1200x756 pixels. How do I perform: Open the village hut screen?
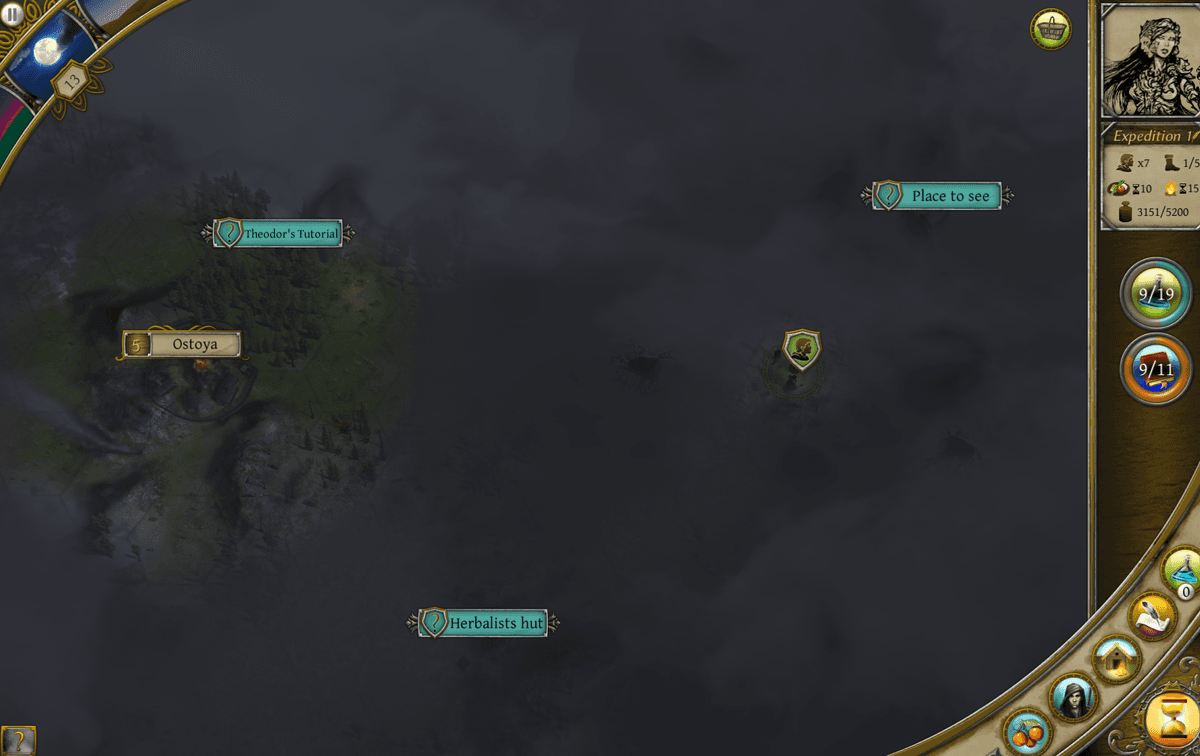tap(1115, 660)
